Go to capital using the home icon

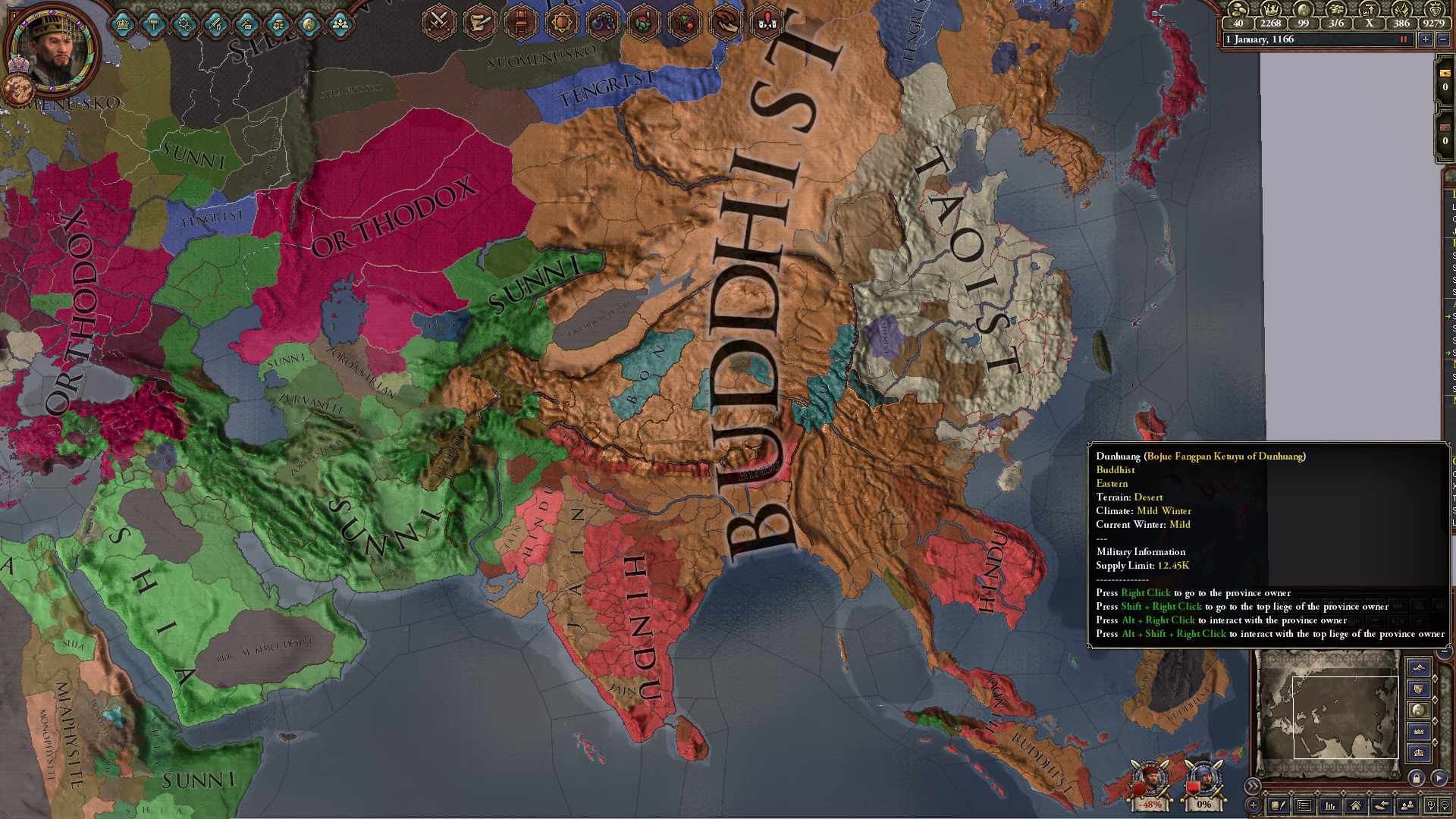[x=1356, y=807]
